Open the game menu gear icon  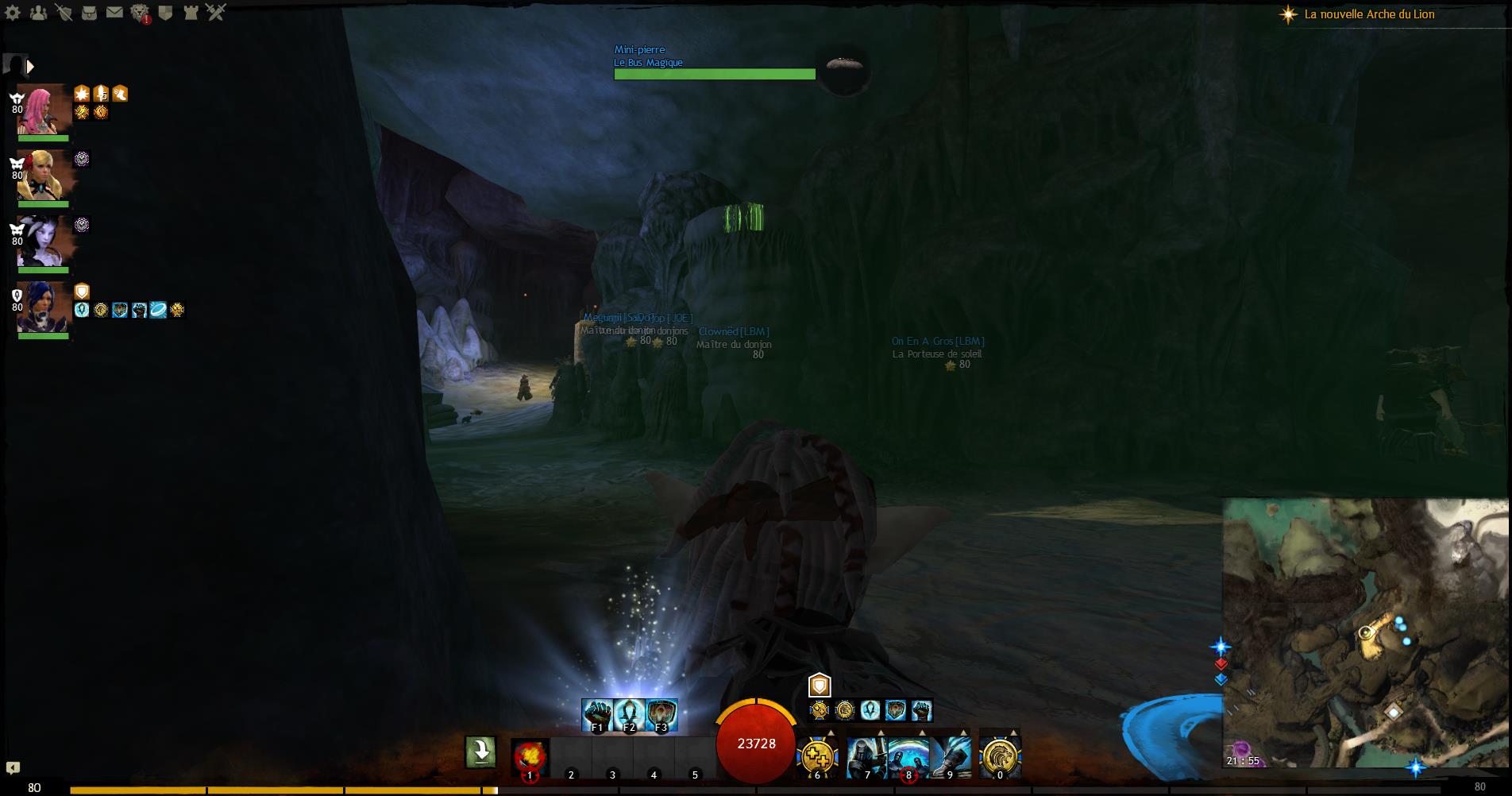click(x=13, y=13)
